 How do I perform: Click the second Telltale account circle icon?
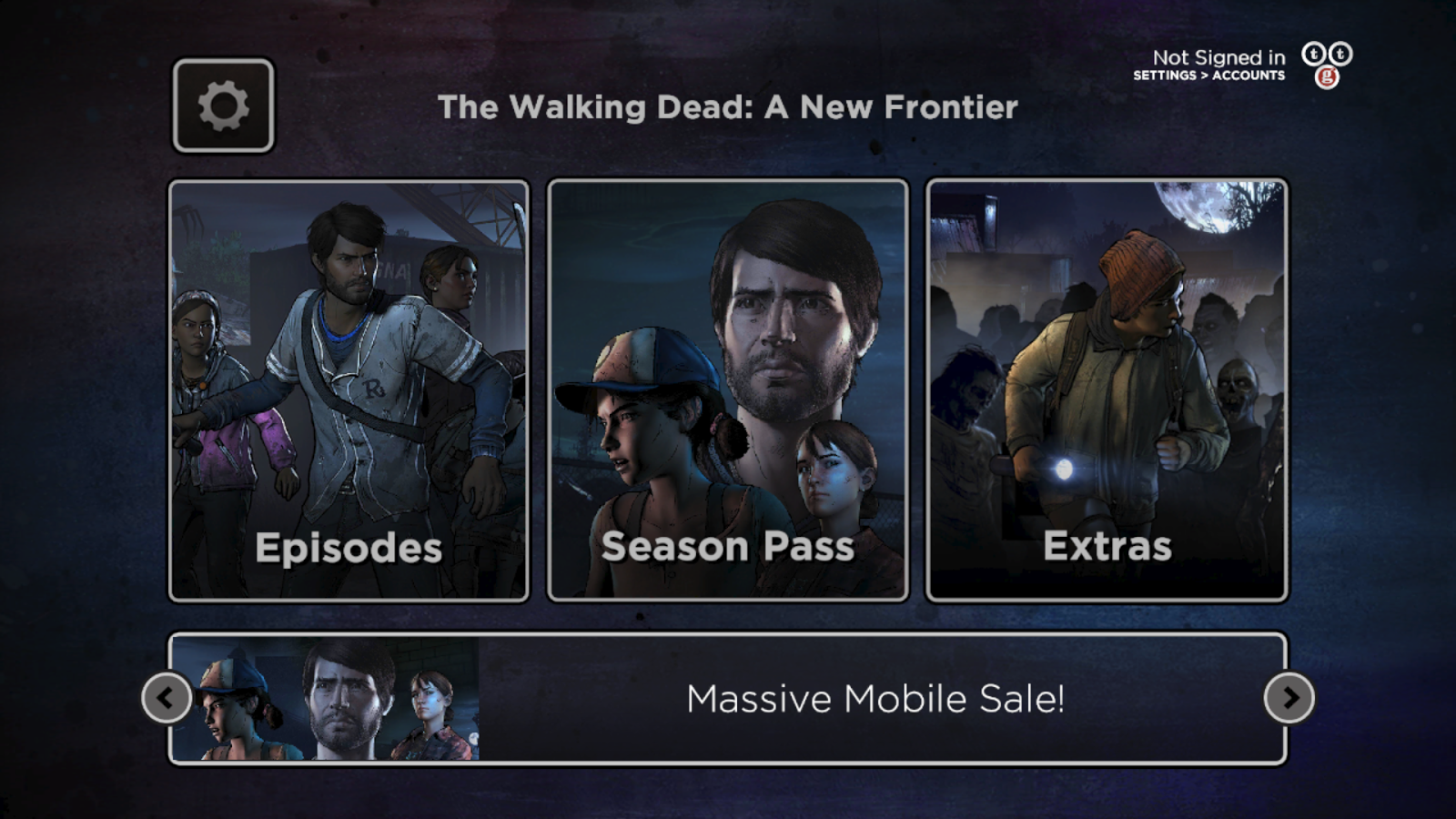point(1340,54)
